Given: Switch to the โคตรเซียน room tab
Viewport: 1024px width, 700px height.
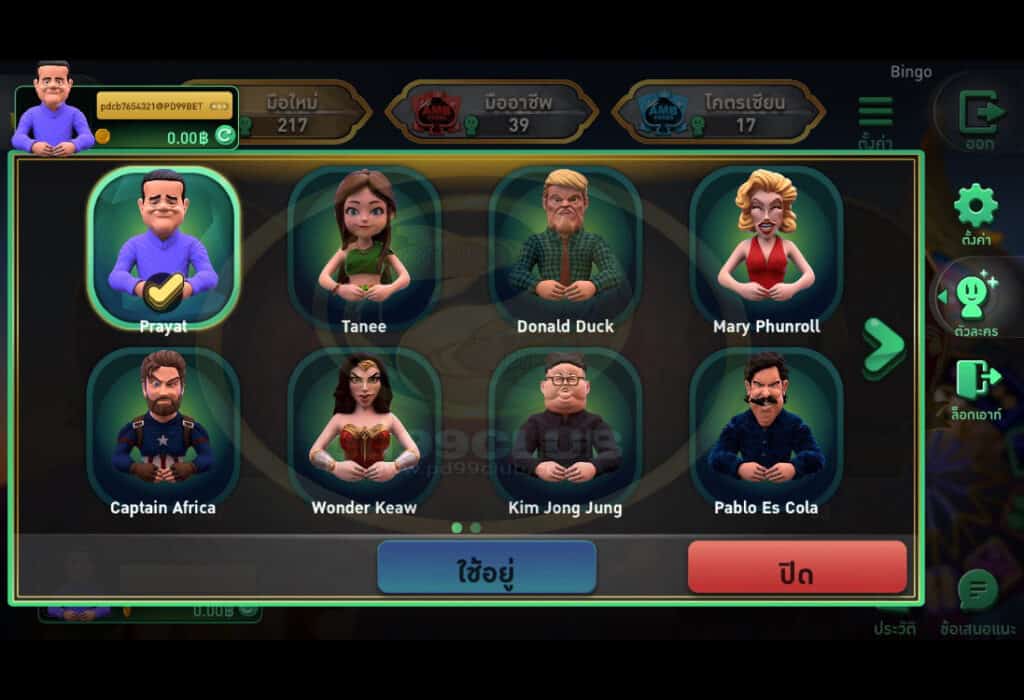Looking at the screenshot, I should tap(719, 112).
